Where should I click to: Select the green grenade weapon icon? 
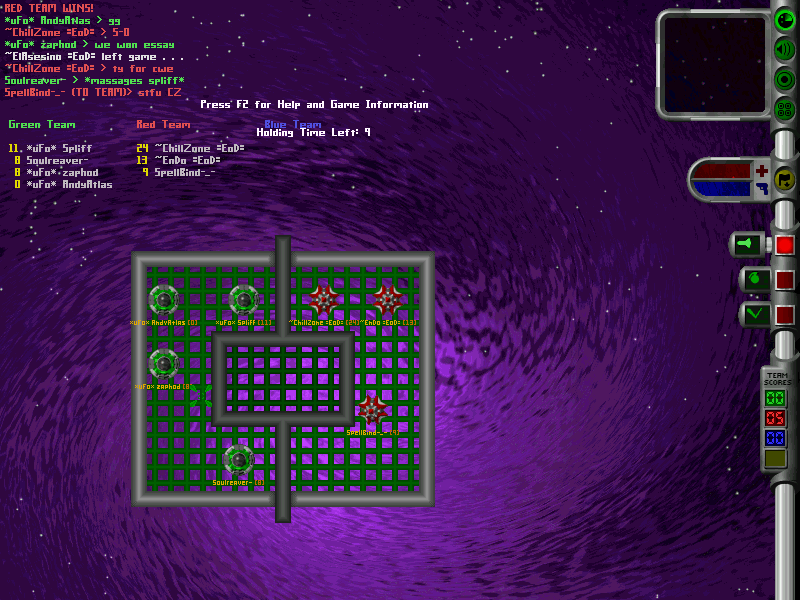(754, 280)
